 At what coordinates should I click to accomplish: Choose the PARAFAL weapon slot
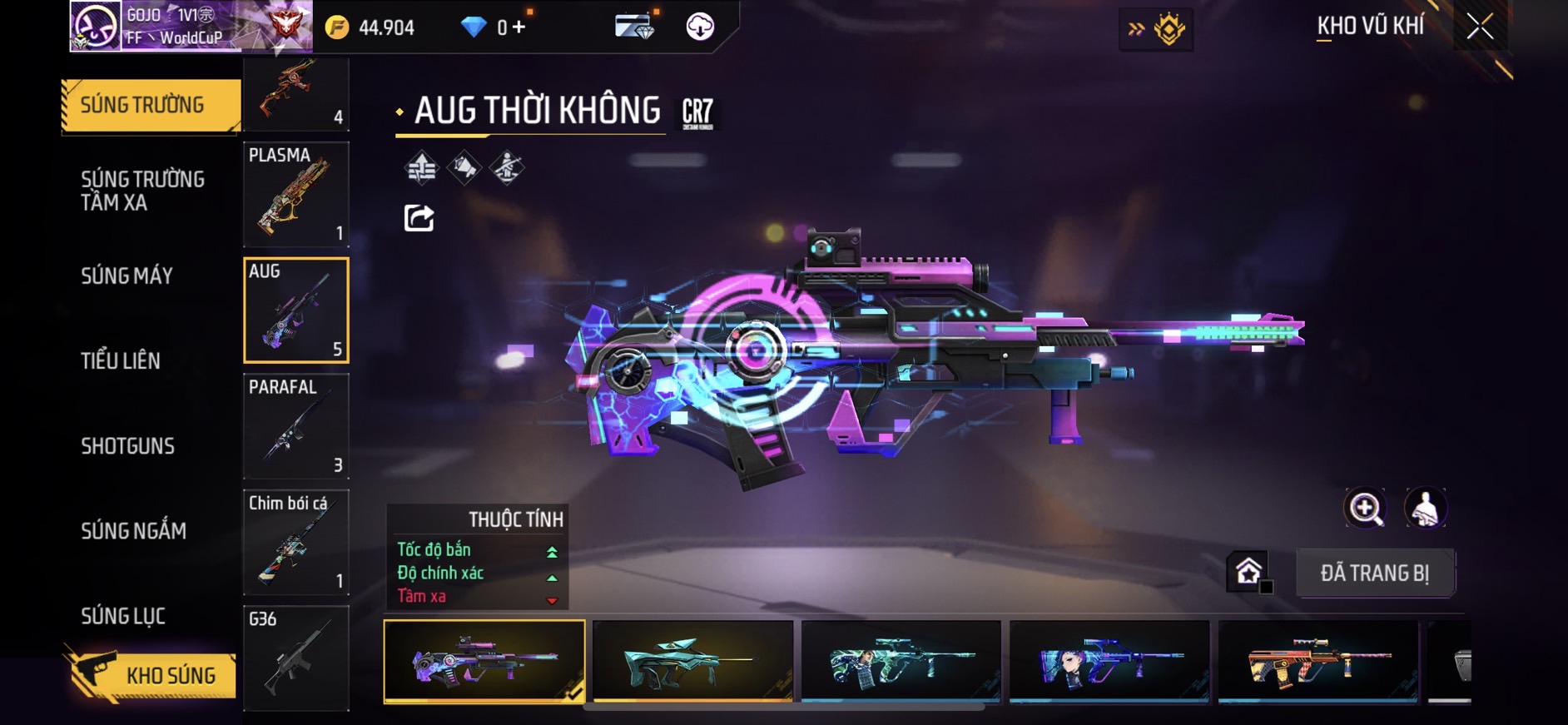point(295,426)
